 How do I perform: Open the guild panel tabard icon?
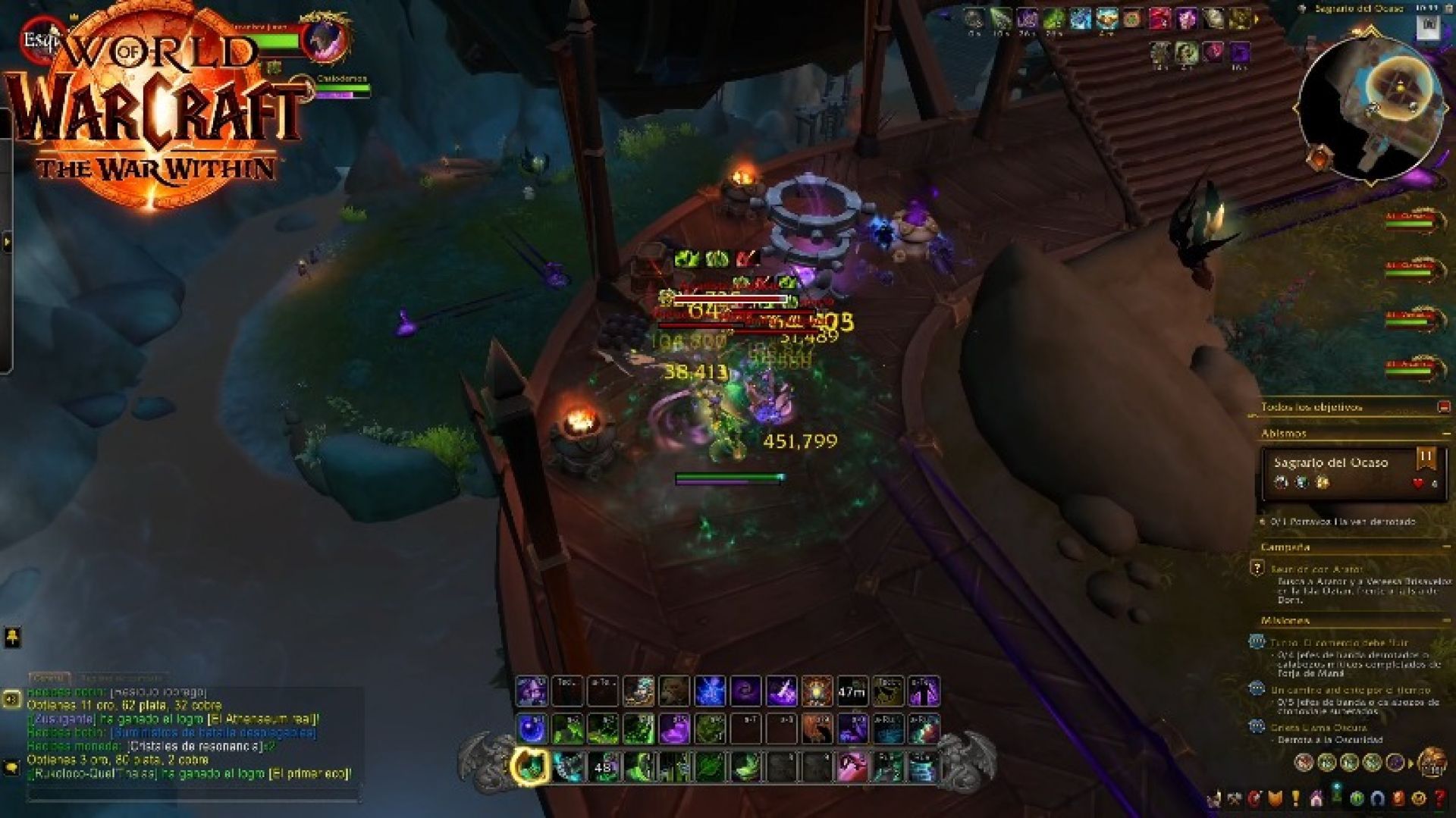pyautogui.click(x=1274, y=798)
